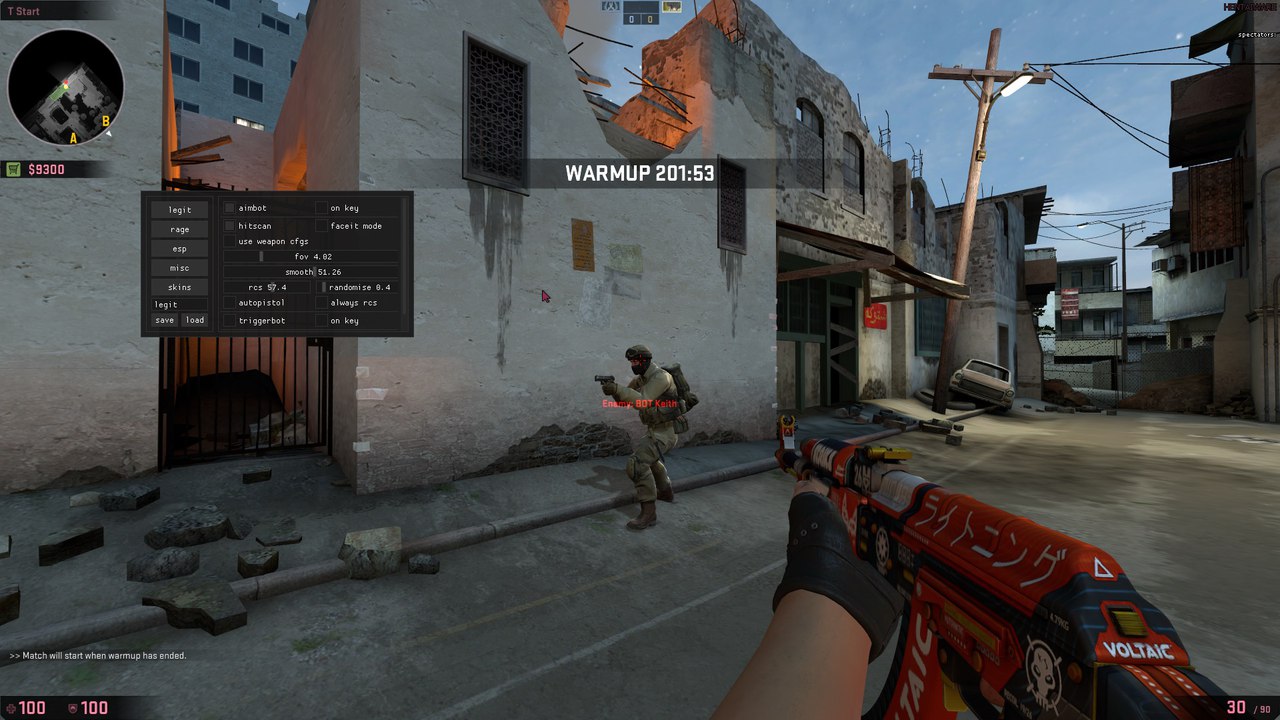The height and width of the screenshot is (720, 1280).
Task: Click the fov slider
Action: point(312,257)
